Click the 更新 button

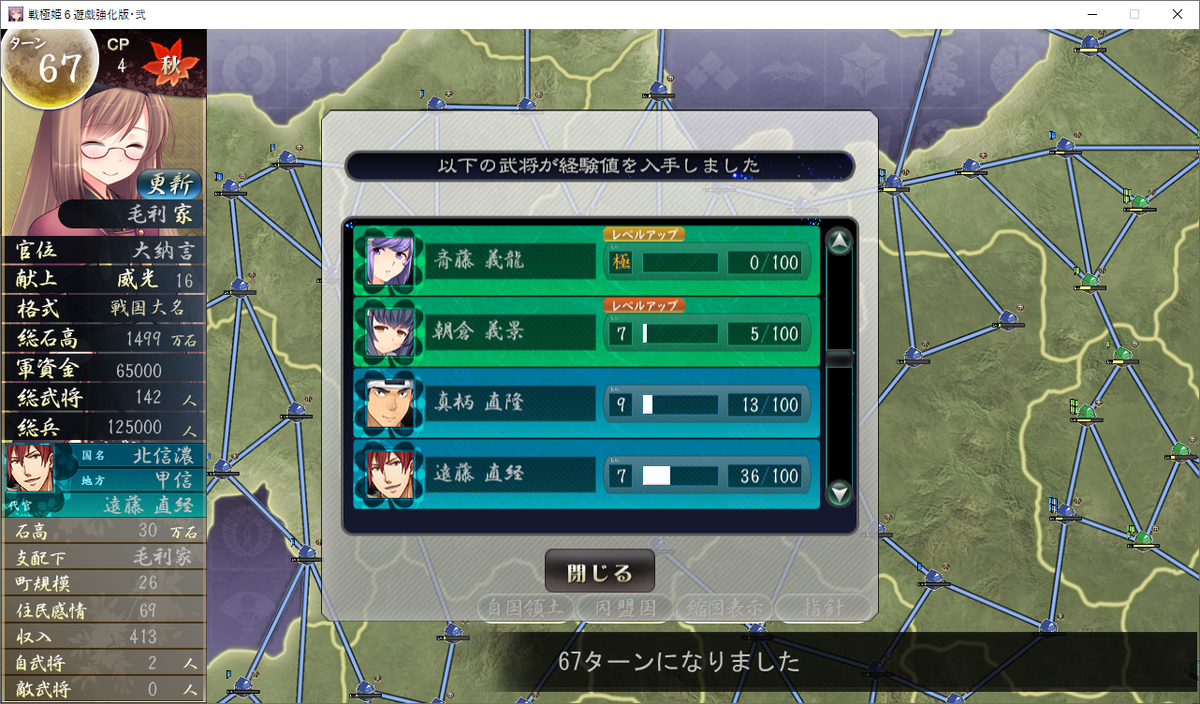(x=168, y=184)
